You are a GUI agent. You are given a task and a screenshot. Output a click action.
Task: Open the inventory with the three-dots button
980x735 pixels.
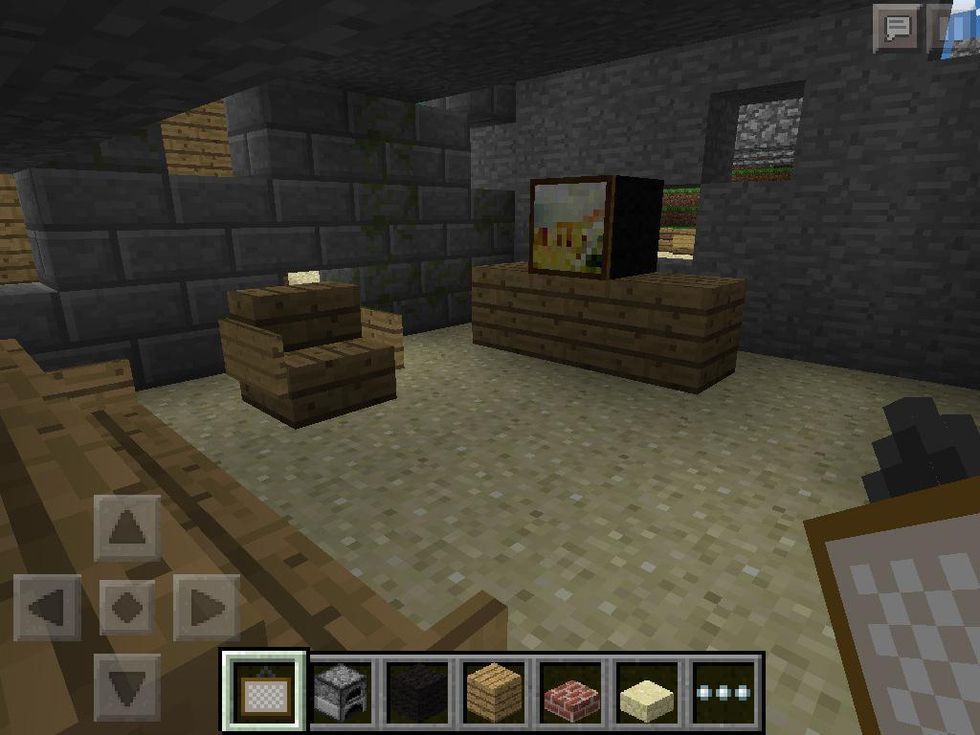(726, 692)
